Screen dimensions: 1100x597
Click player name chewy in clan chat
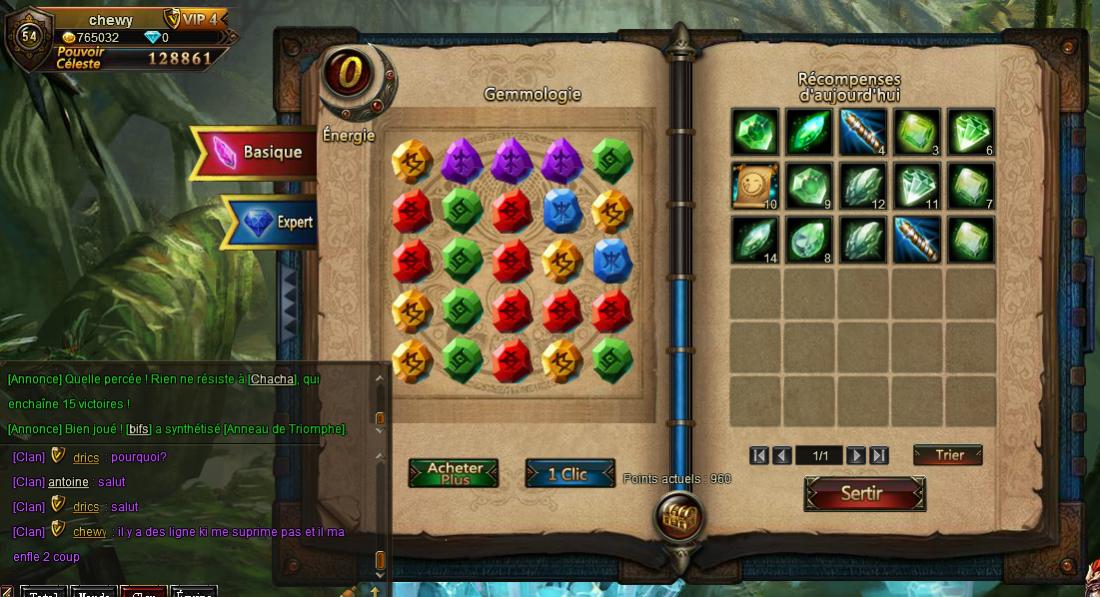[x=89, y=532]
